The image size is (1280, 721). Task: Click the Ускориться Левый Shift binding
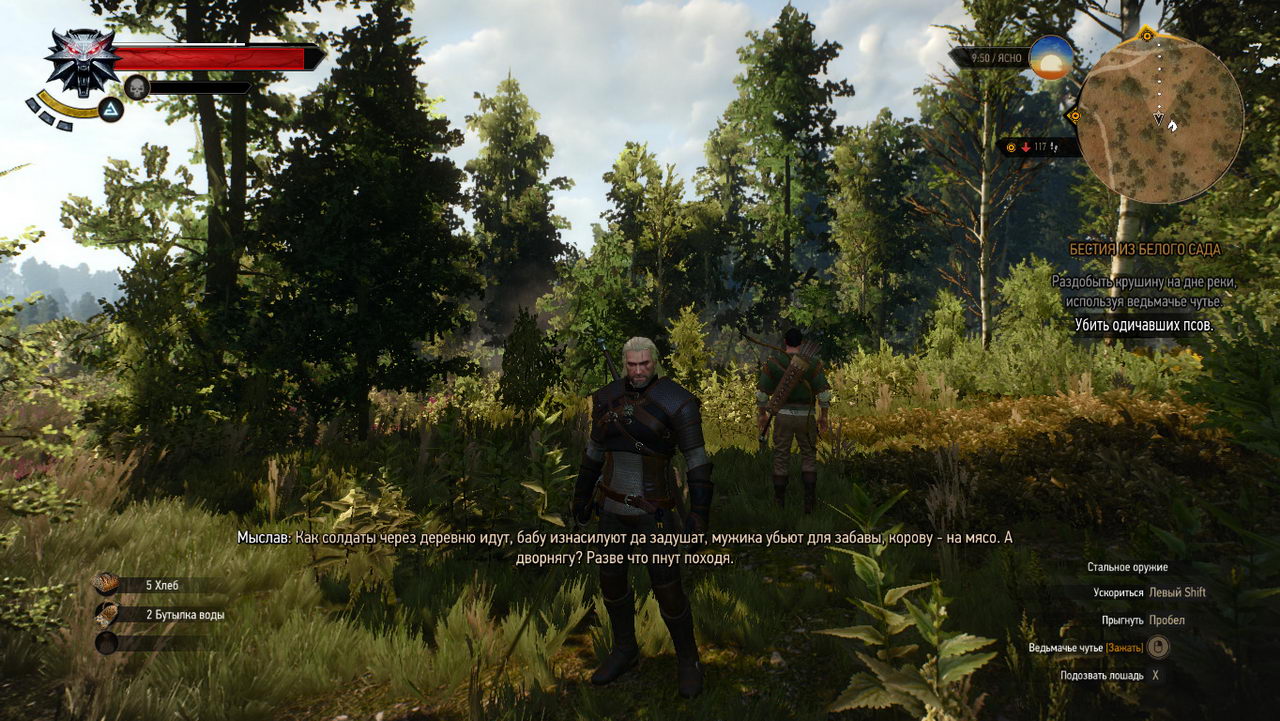pos(1149,592)
